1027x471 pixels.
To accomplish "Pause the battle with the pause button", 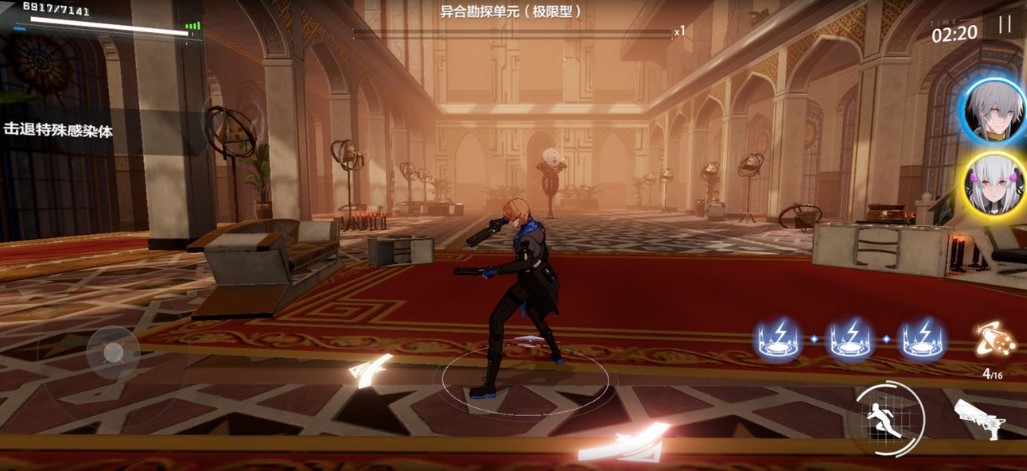I will (x=1004, y=27).
